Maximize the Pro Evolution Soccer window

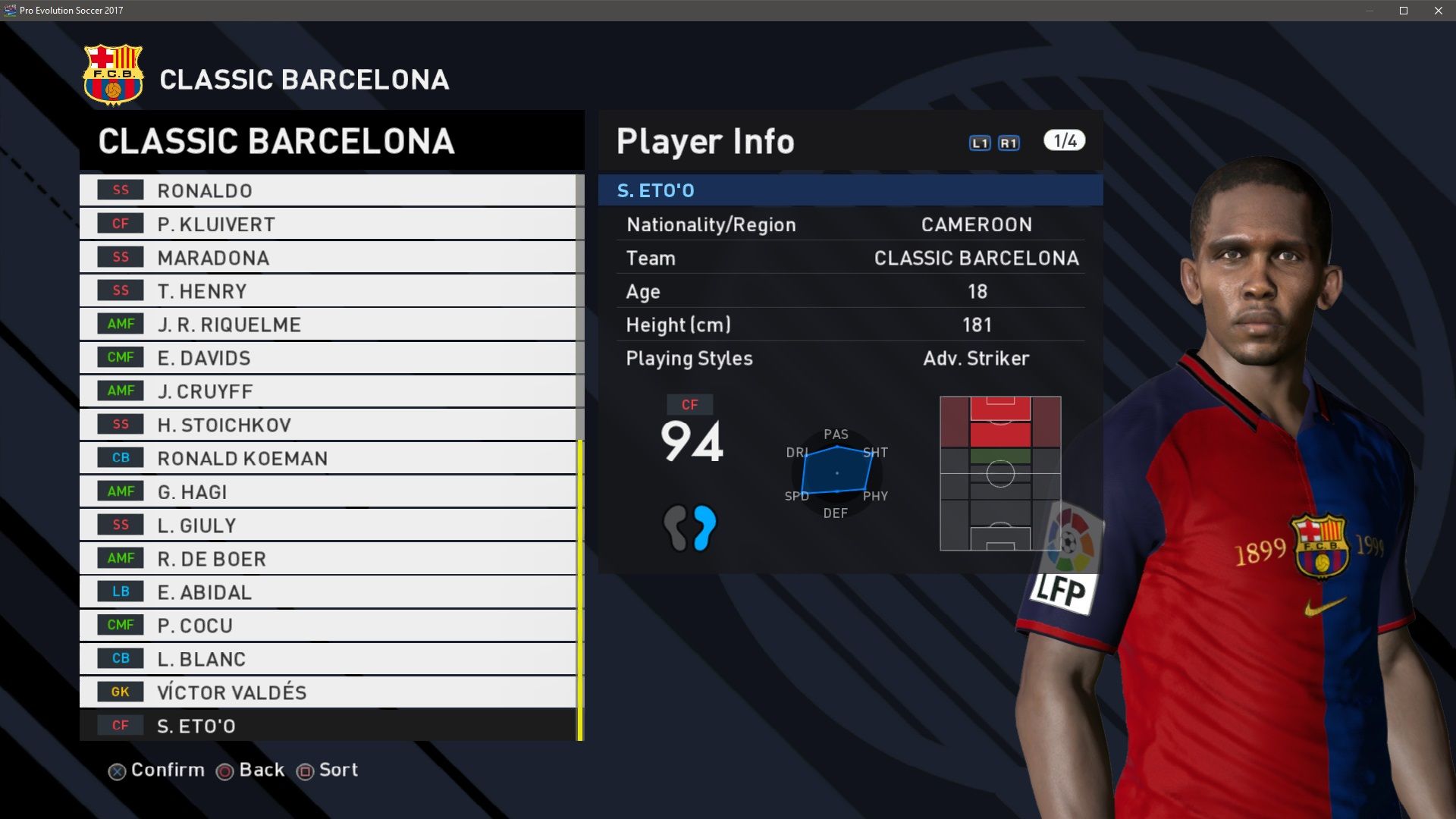tap(1404, 11)
